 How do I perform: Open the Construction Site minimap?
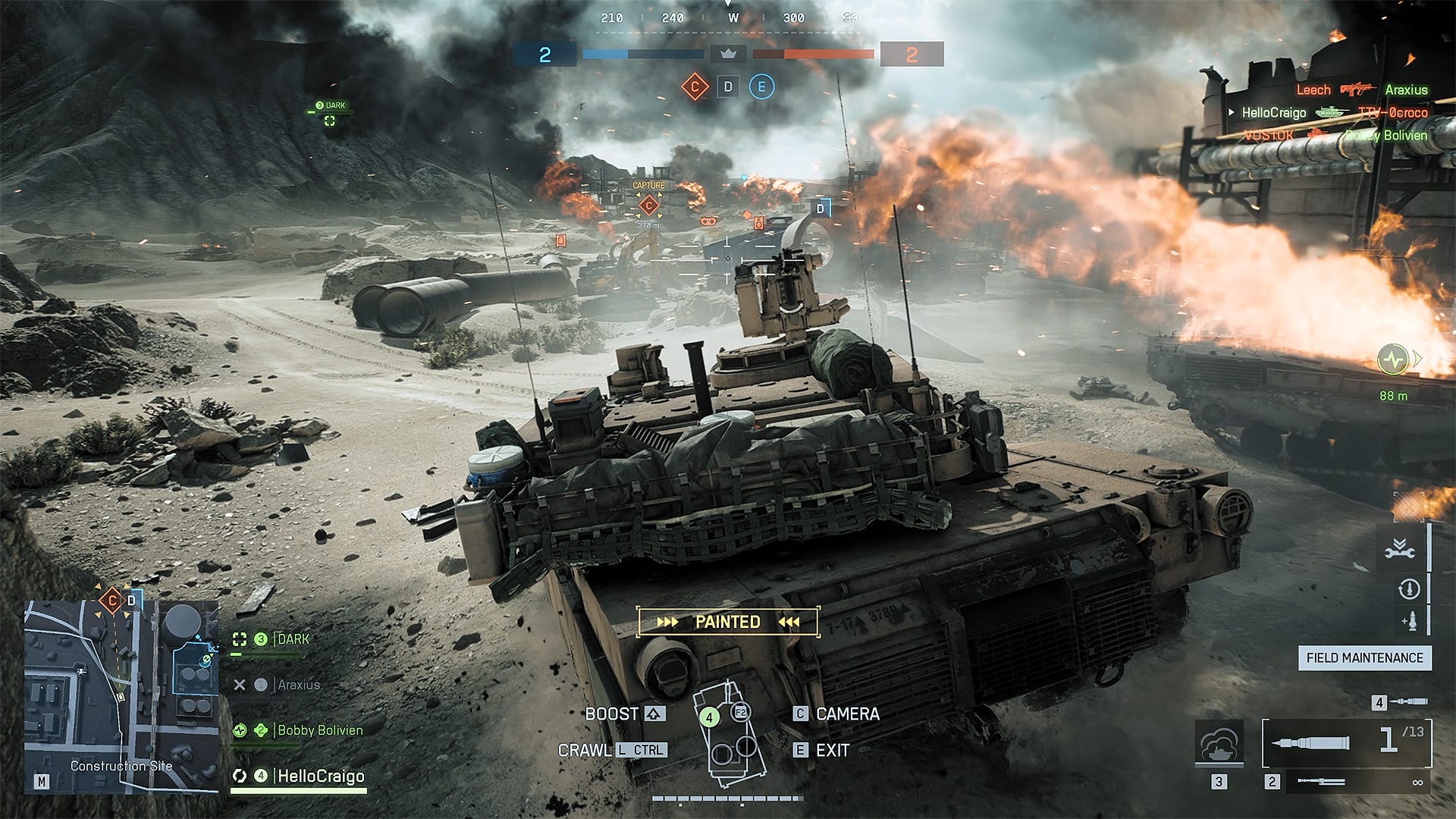(x=121, y=696)
